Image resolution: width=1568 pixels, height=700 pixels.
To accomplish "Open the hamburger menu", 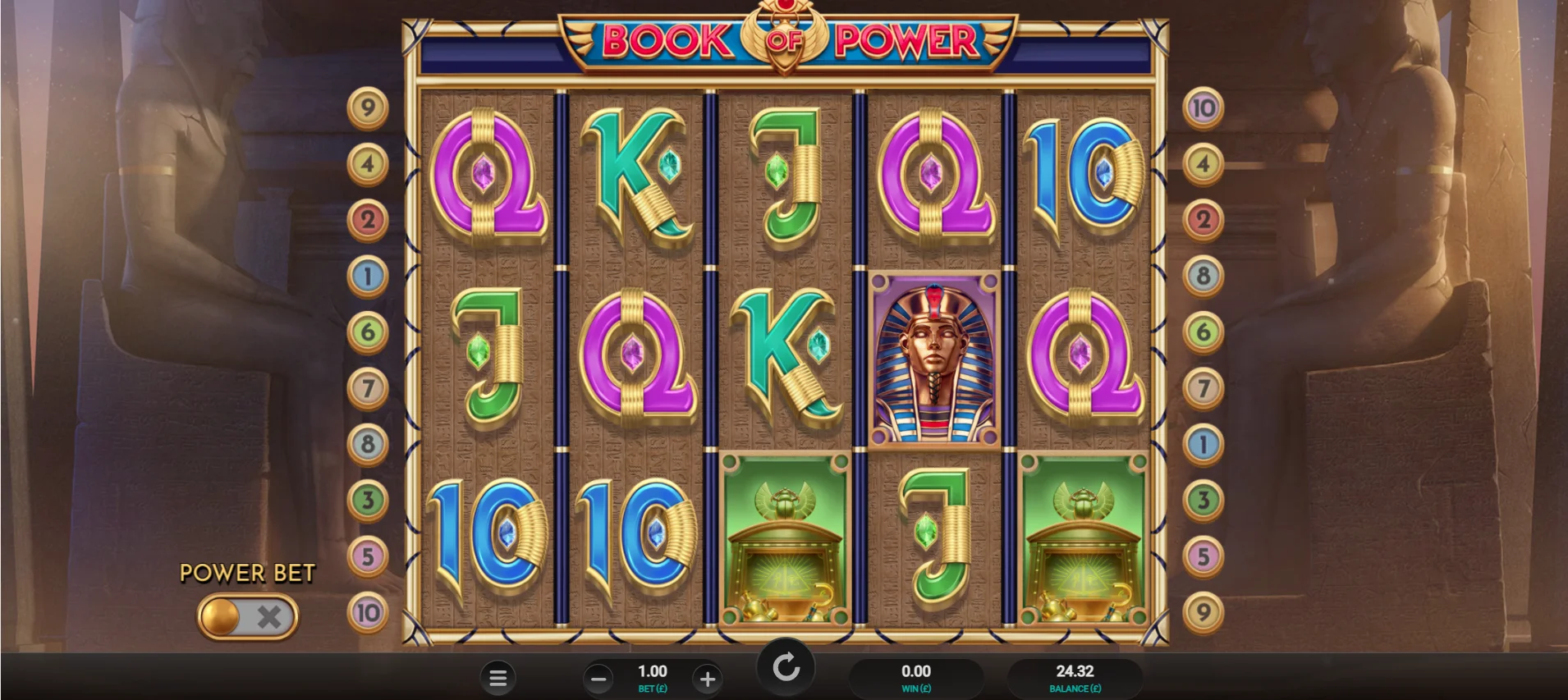I will coord(497,678).
